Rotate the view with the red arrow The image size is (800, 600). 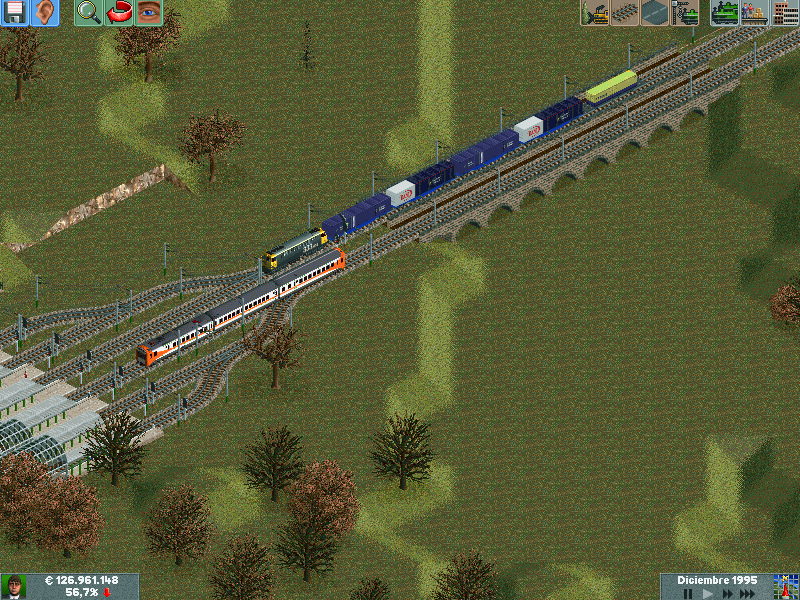click(x=119, y=13)
